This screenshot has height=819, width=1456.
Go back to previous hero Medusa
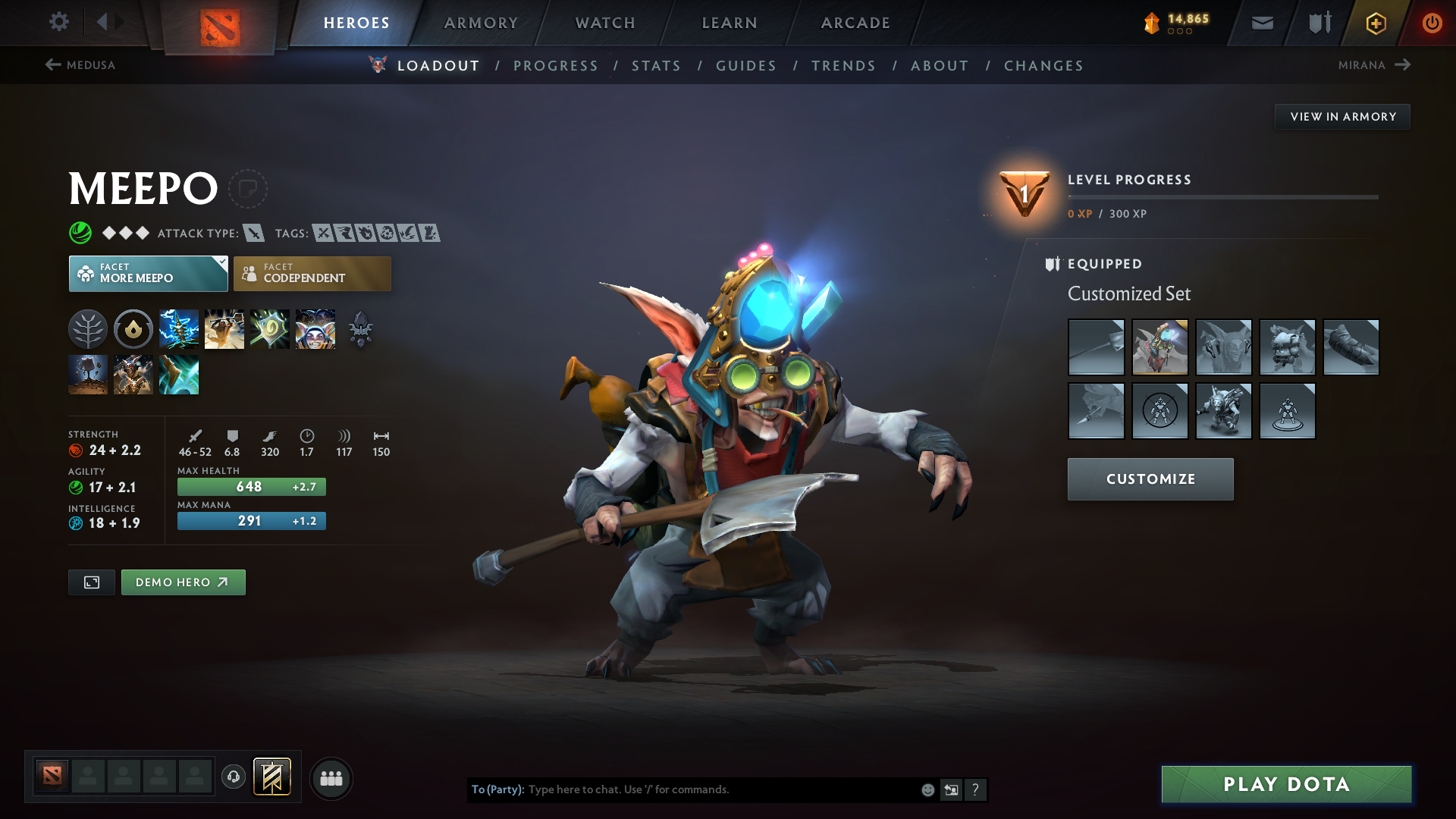click(80, 65)
